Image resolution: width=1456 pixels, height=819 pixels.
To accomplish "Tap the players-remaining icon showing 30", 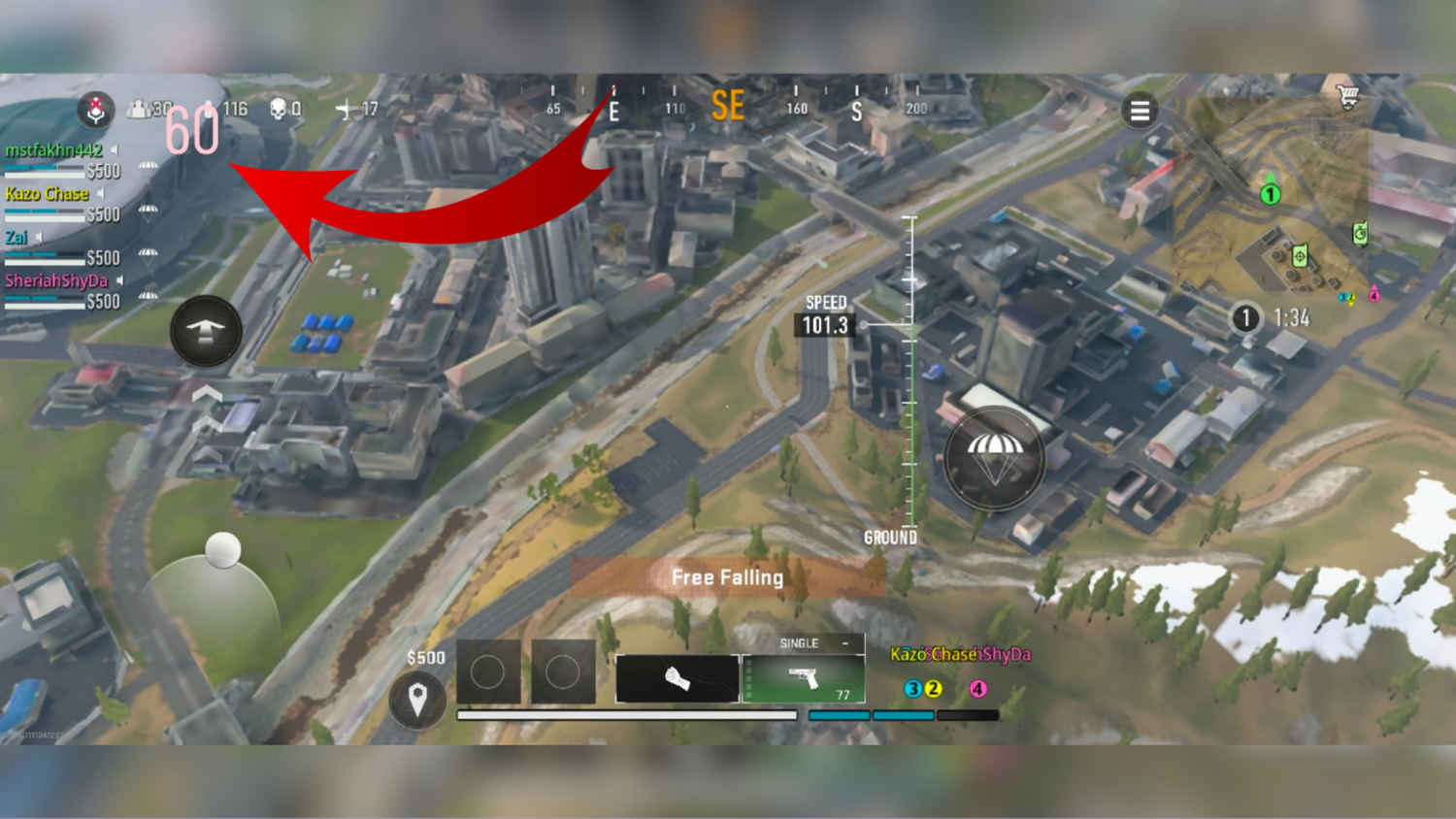I will point(139,108).
